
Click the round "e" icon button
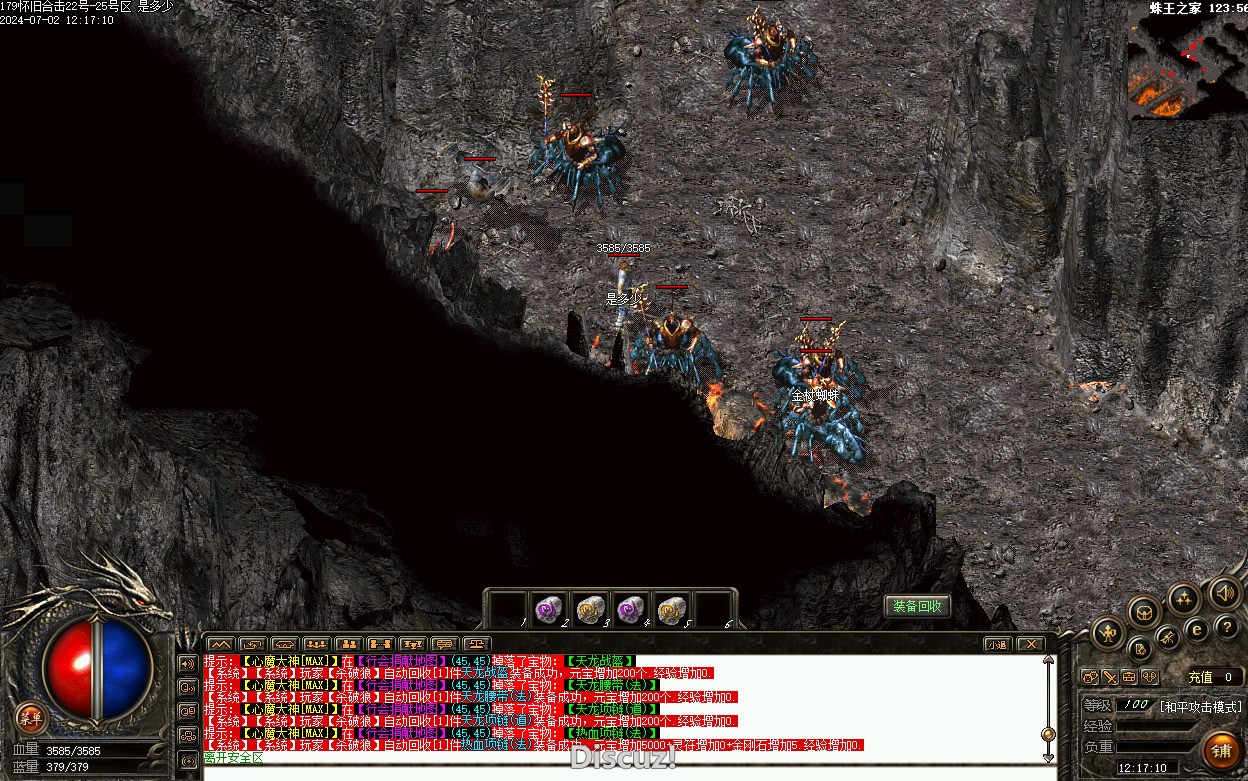(x=1196, y=630)
